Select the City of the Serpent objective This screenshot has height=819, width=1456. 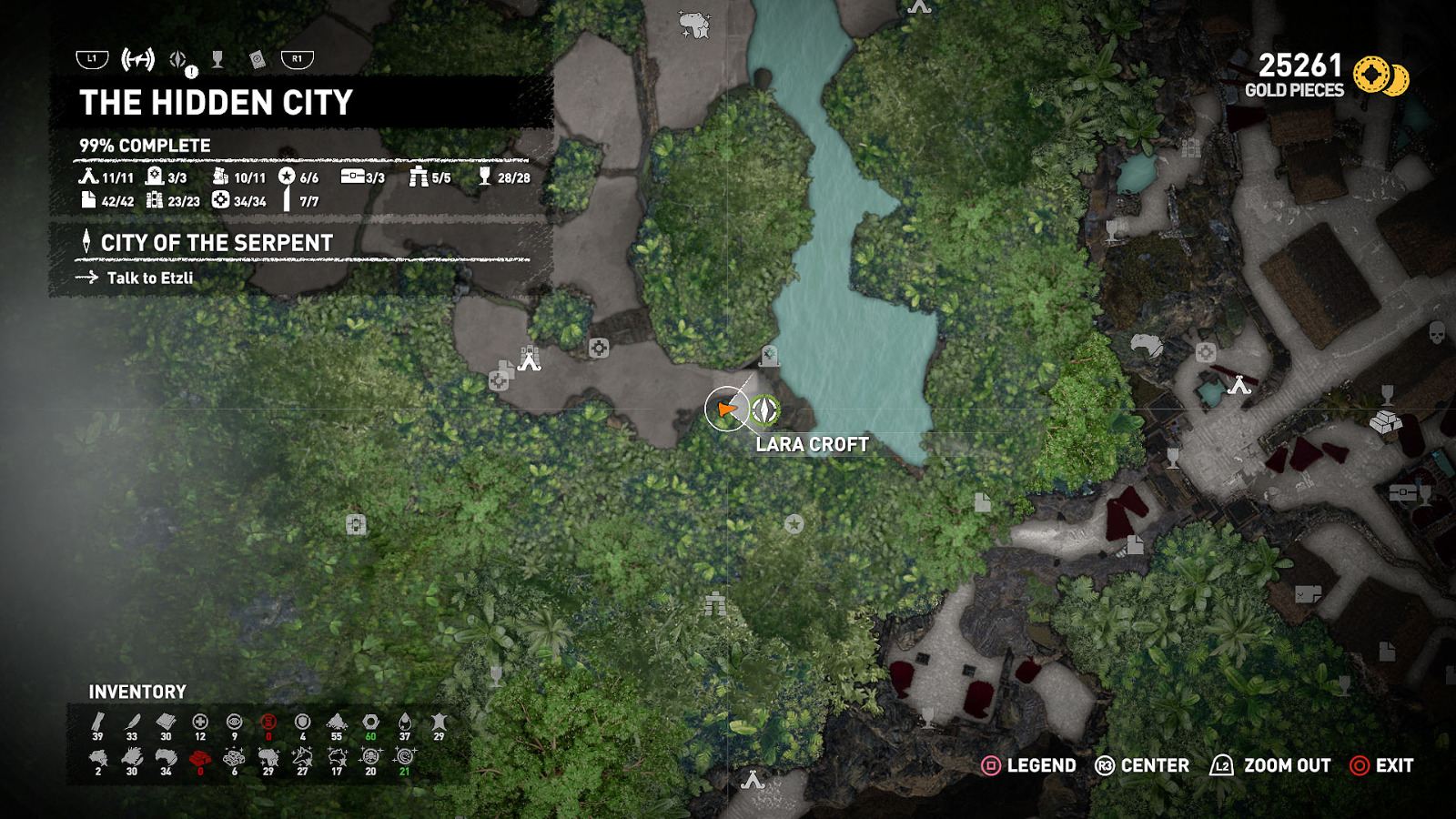[217, 243]
